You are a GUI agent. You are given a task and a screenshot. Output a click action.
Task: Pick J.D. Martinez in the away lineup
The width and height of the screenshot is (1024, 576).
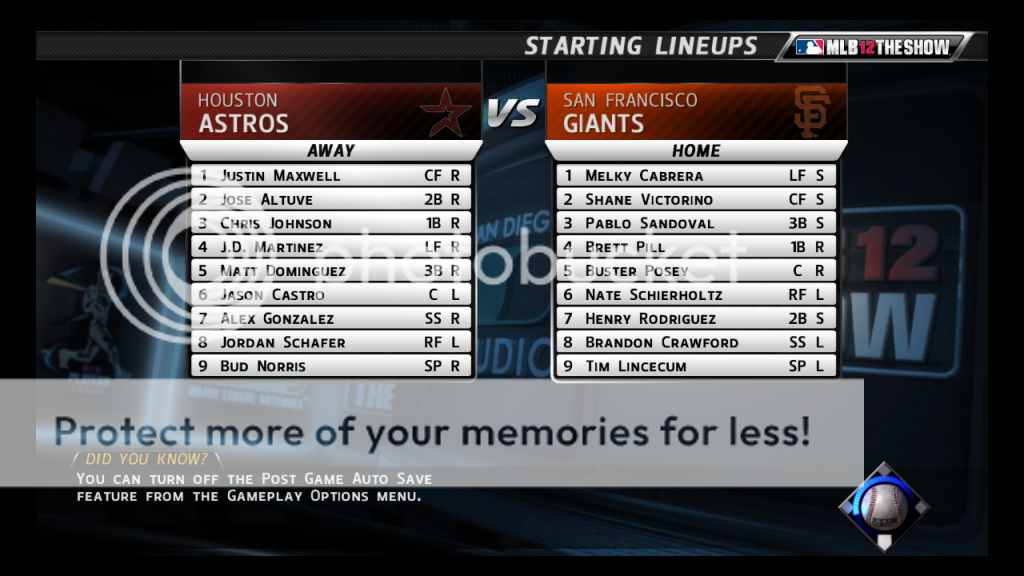point(331,247)
